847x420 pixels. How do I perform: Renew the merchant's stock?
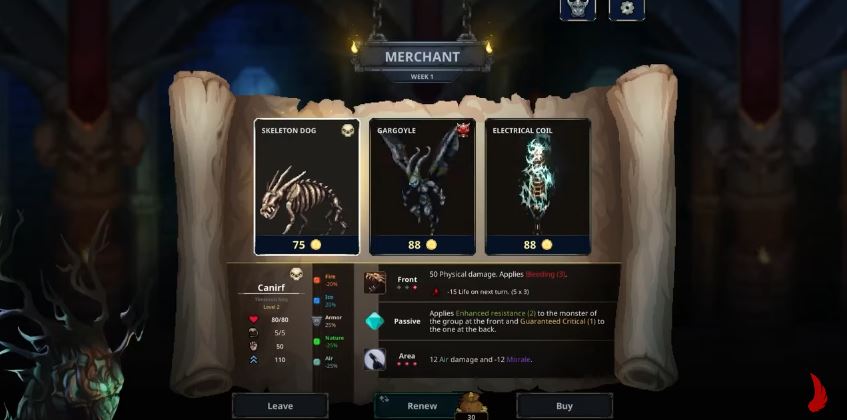click(422, 406)
